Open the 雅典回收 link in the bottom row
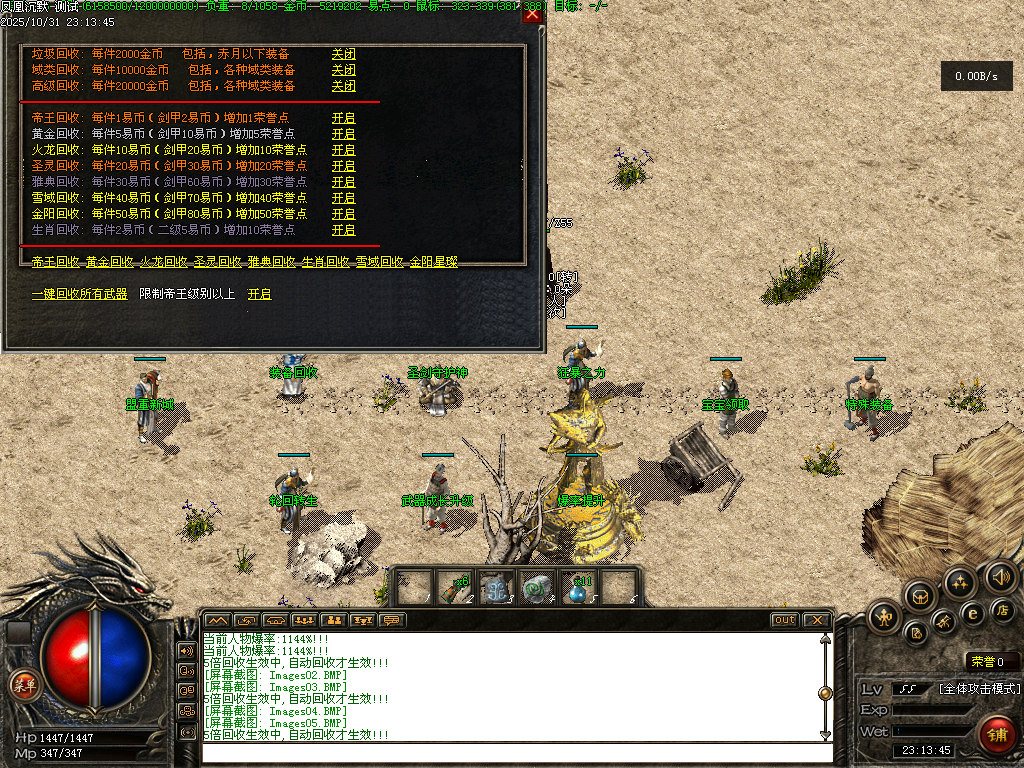The height and width of the screenshot is (768, 1024). (271, 262)
